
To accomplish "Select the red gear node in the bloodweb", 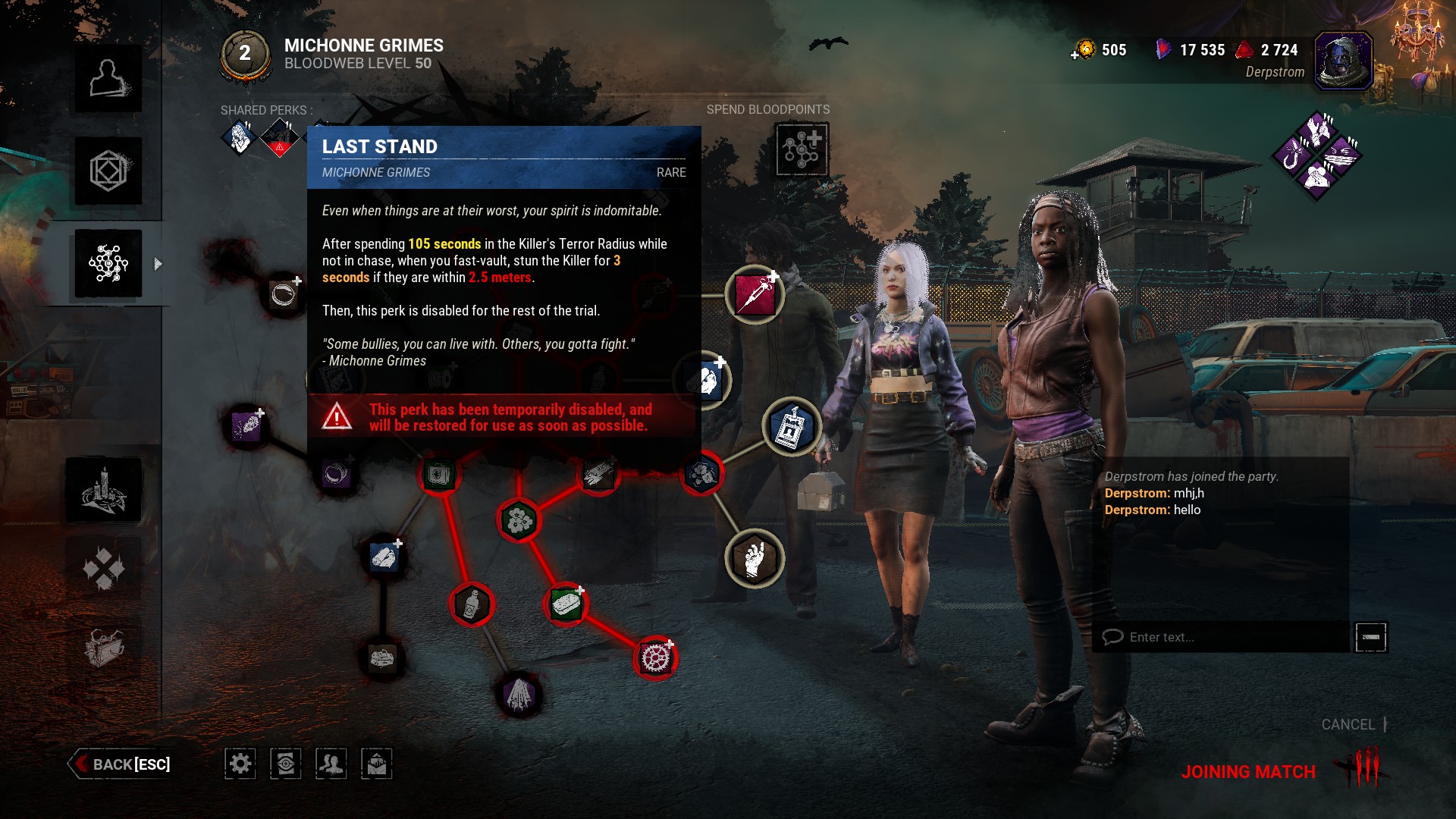I will click(655, 657).
